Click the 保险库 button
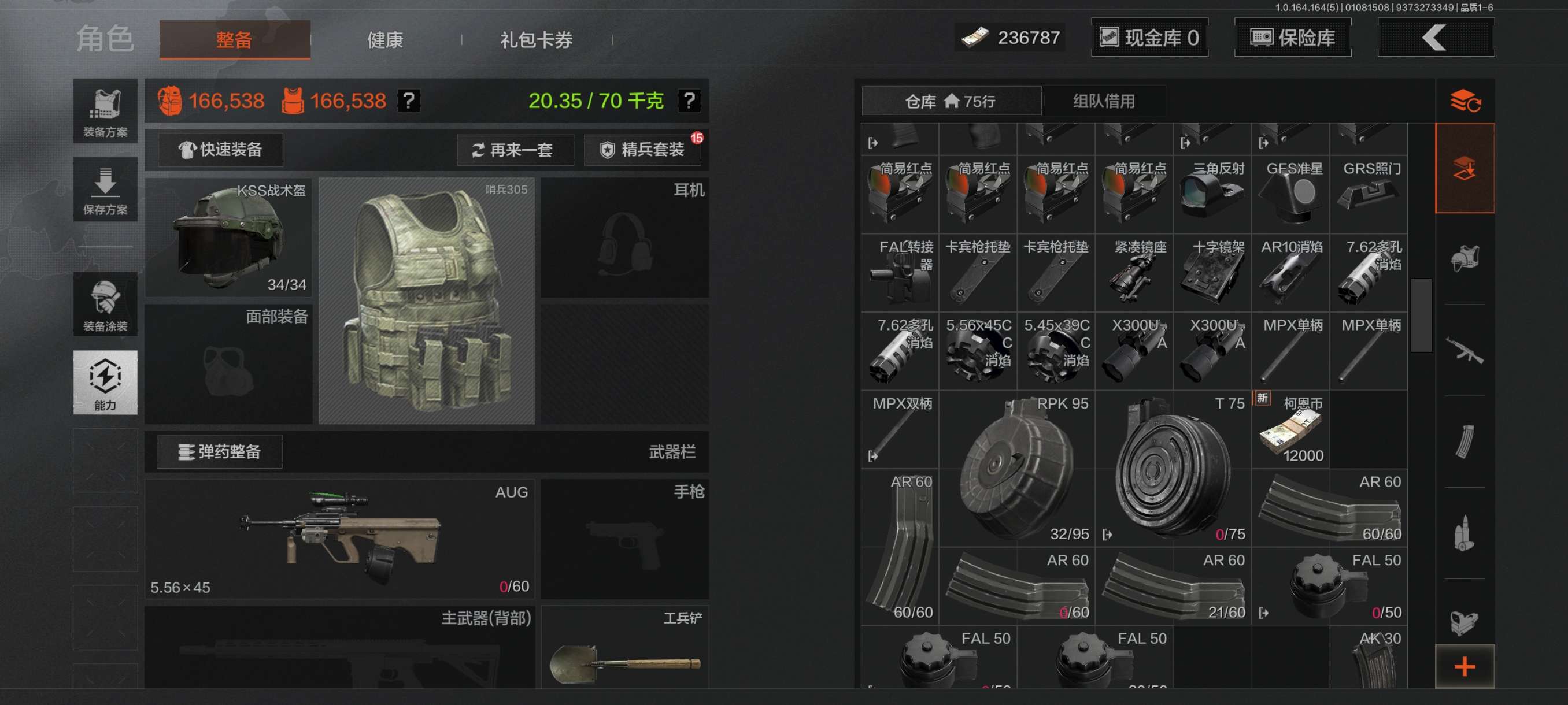 [x=1292, y=38]
